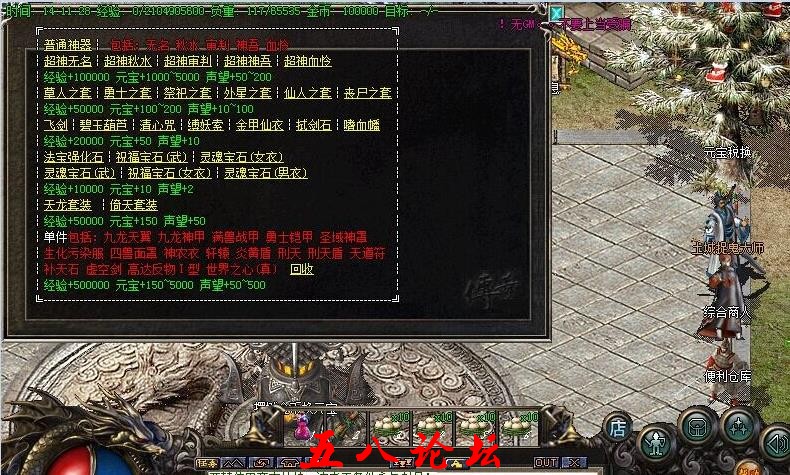Screen dimensions: 790x475
Task: Use the pink potion in the hotbar
Action: pos(300,432)
